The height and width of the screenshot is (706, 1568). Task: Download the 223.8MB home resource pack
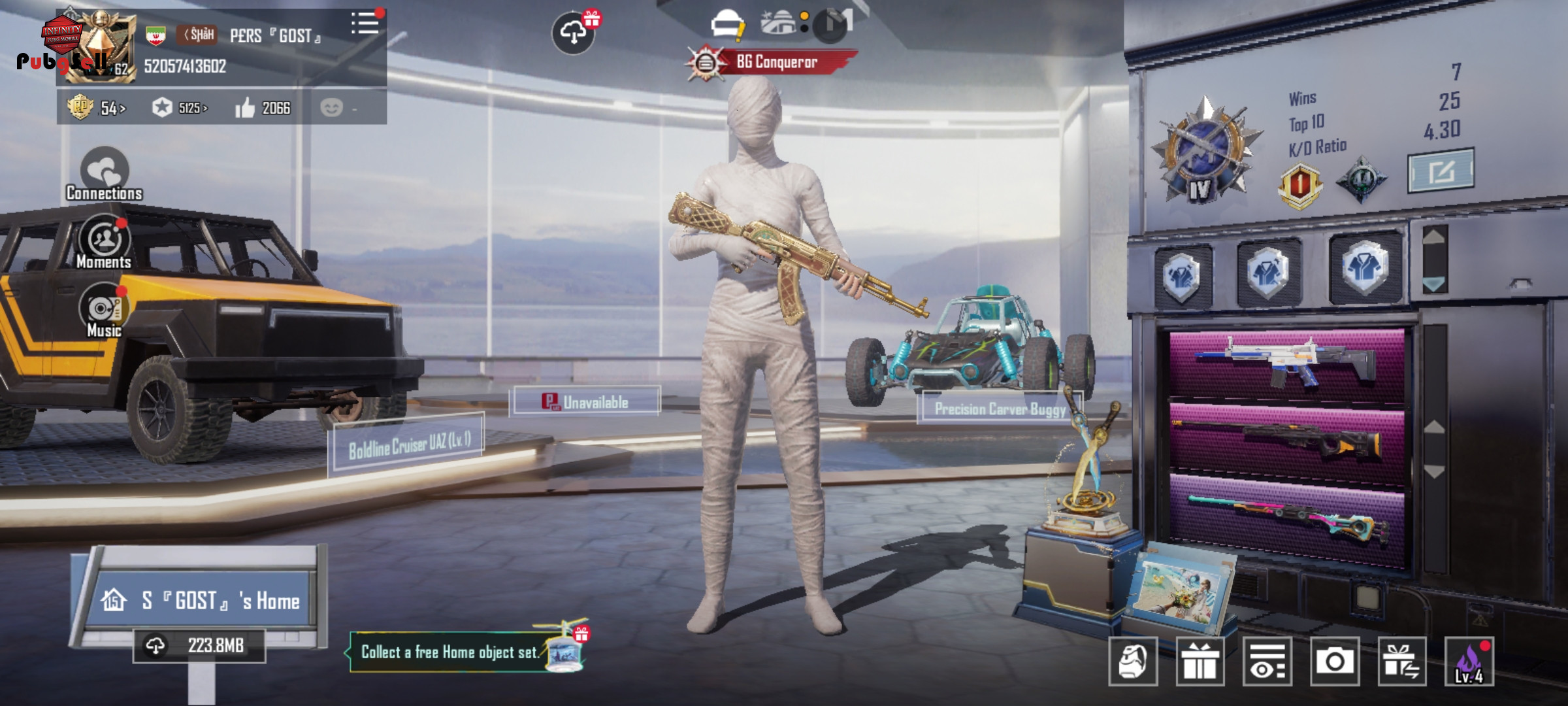pos(199,646)
